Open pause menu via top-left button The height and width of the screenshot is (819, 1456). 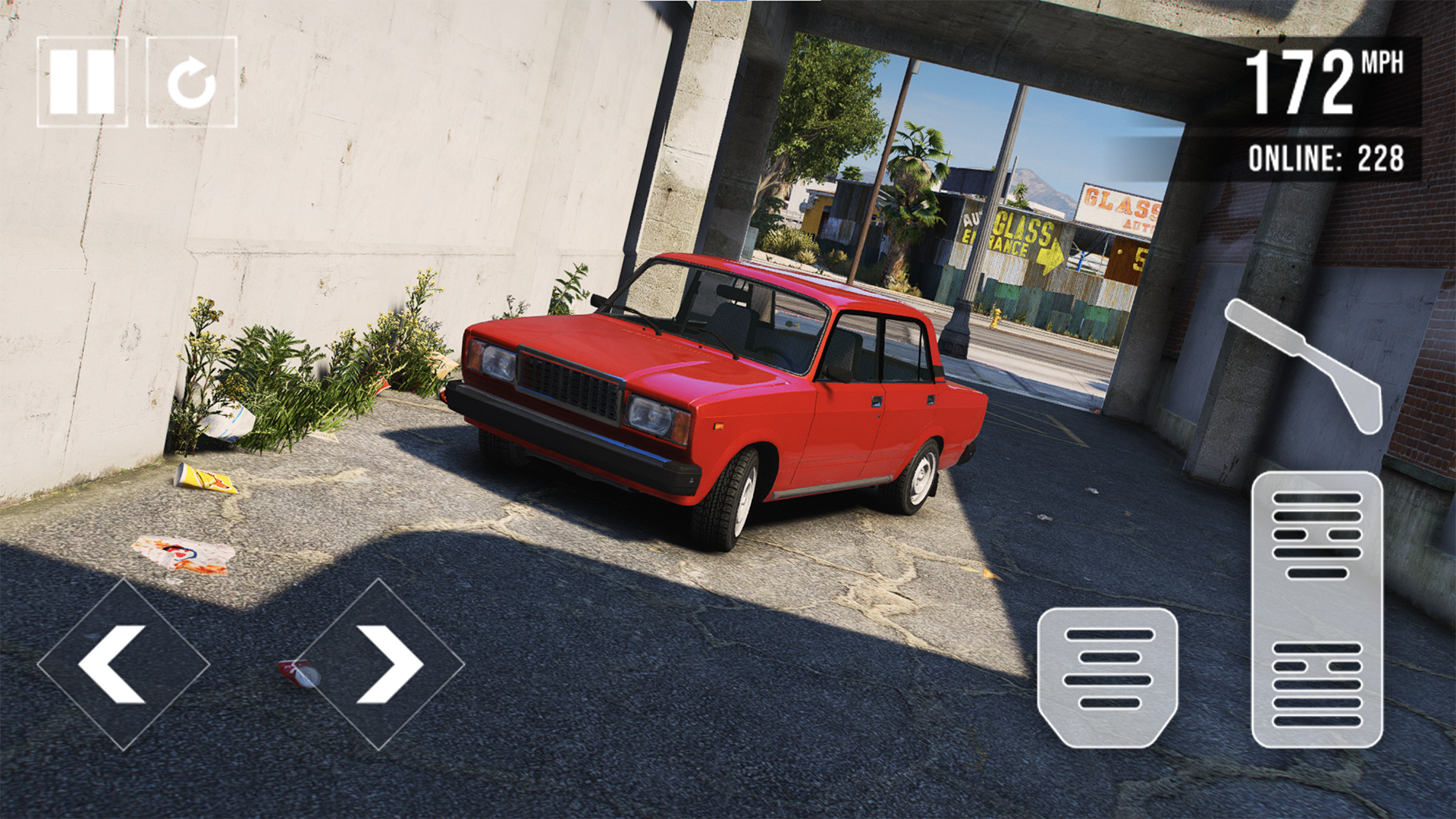click(83, 78)
